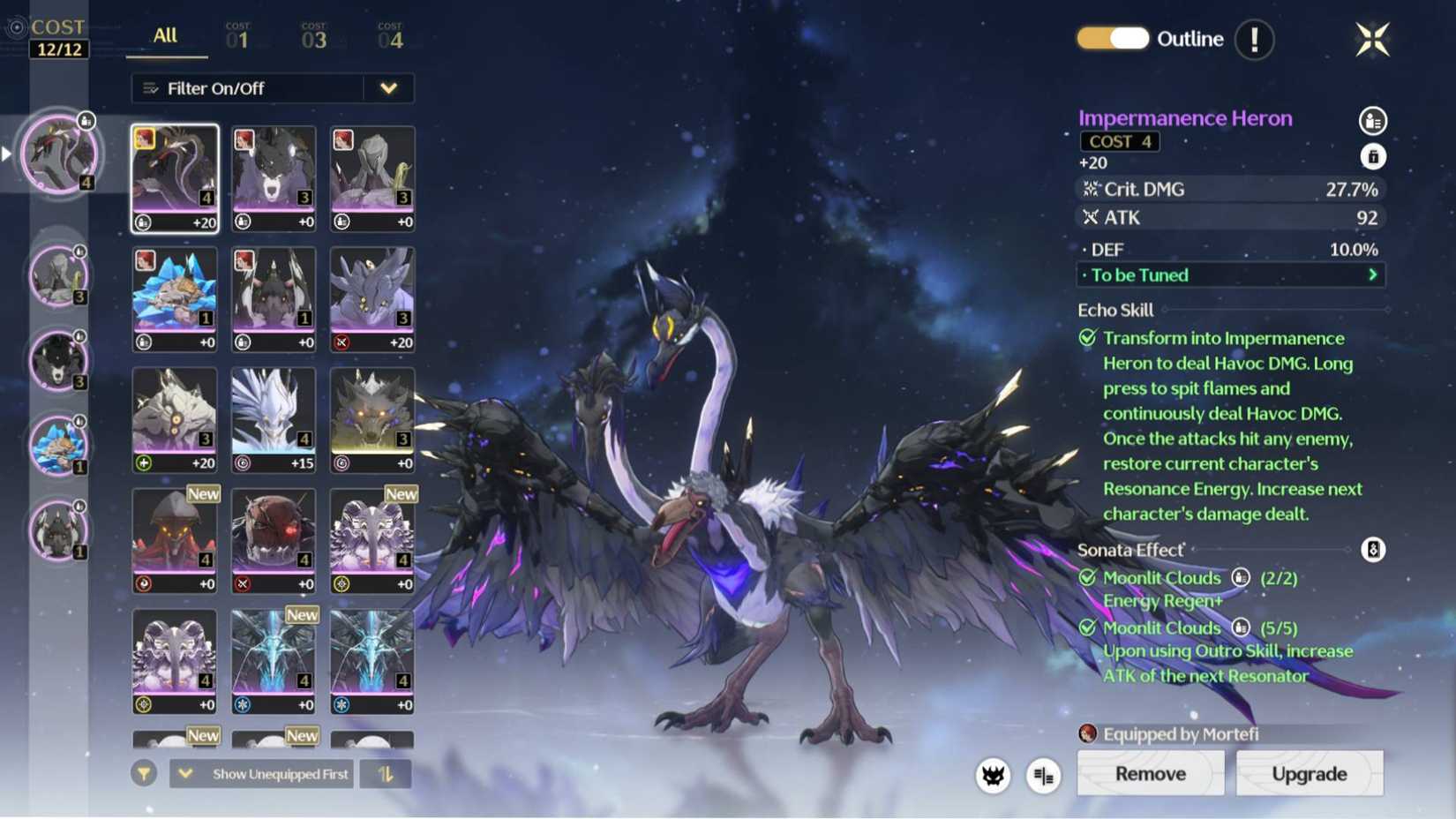
Task: Open the Filter On/Off dropdown
Action: pyautogui.click(x=388, y=88)
